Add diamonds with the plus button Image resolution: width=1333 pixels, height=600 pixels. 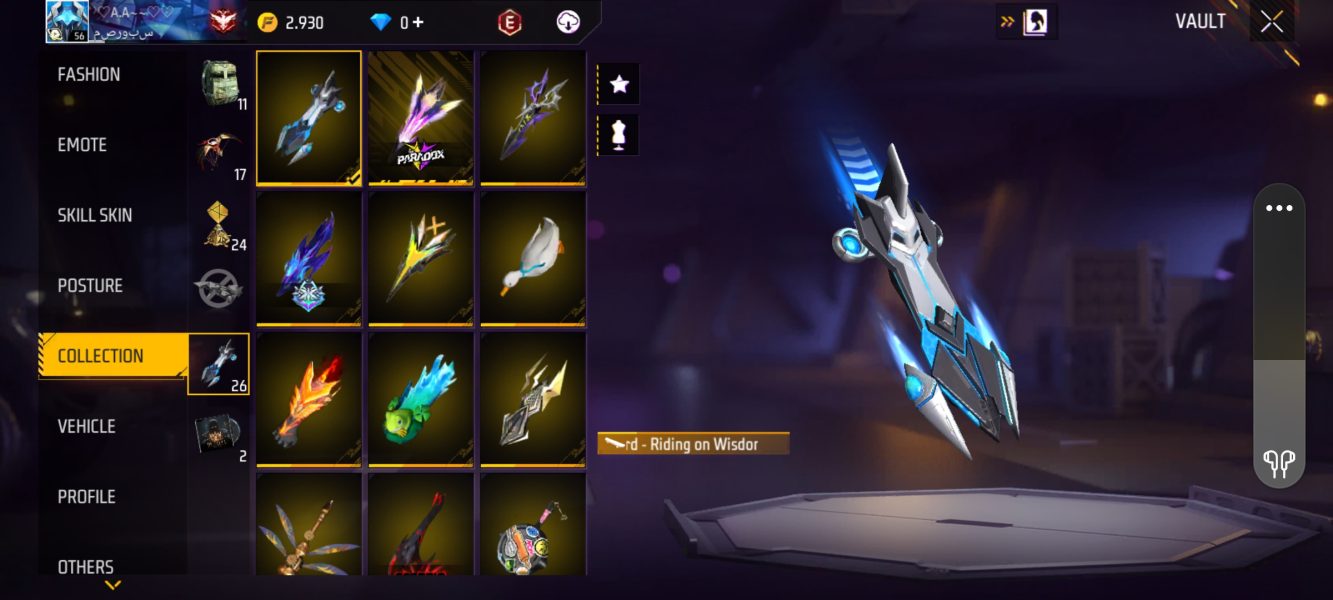[416, 22]
